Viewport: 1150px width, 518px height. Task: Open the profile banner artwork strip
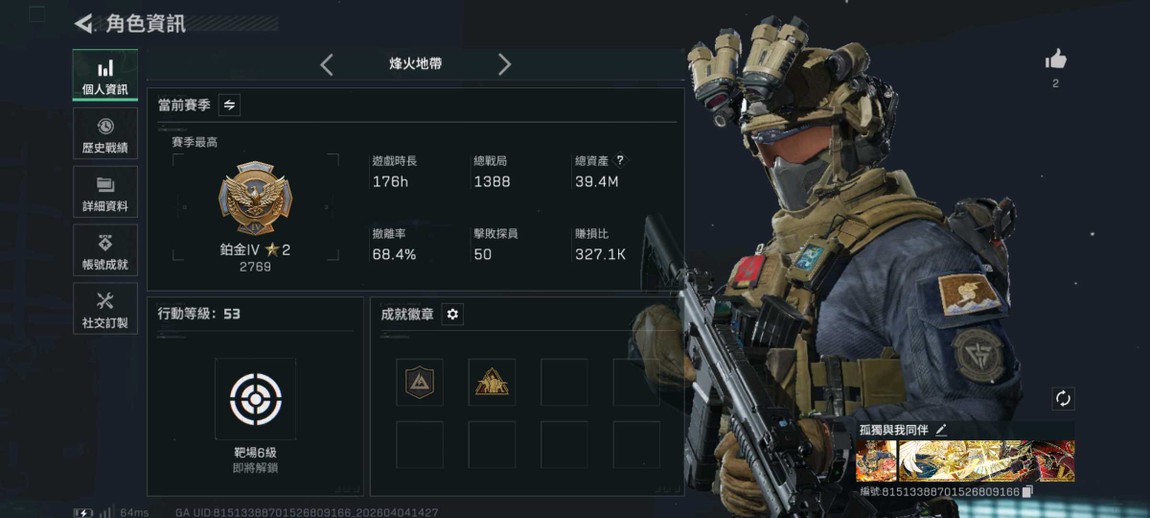[x=964, y=462]
